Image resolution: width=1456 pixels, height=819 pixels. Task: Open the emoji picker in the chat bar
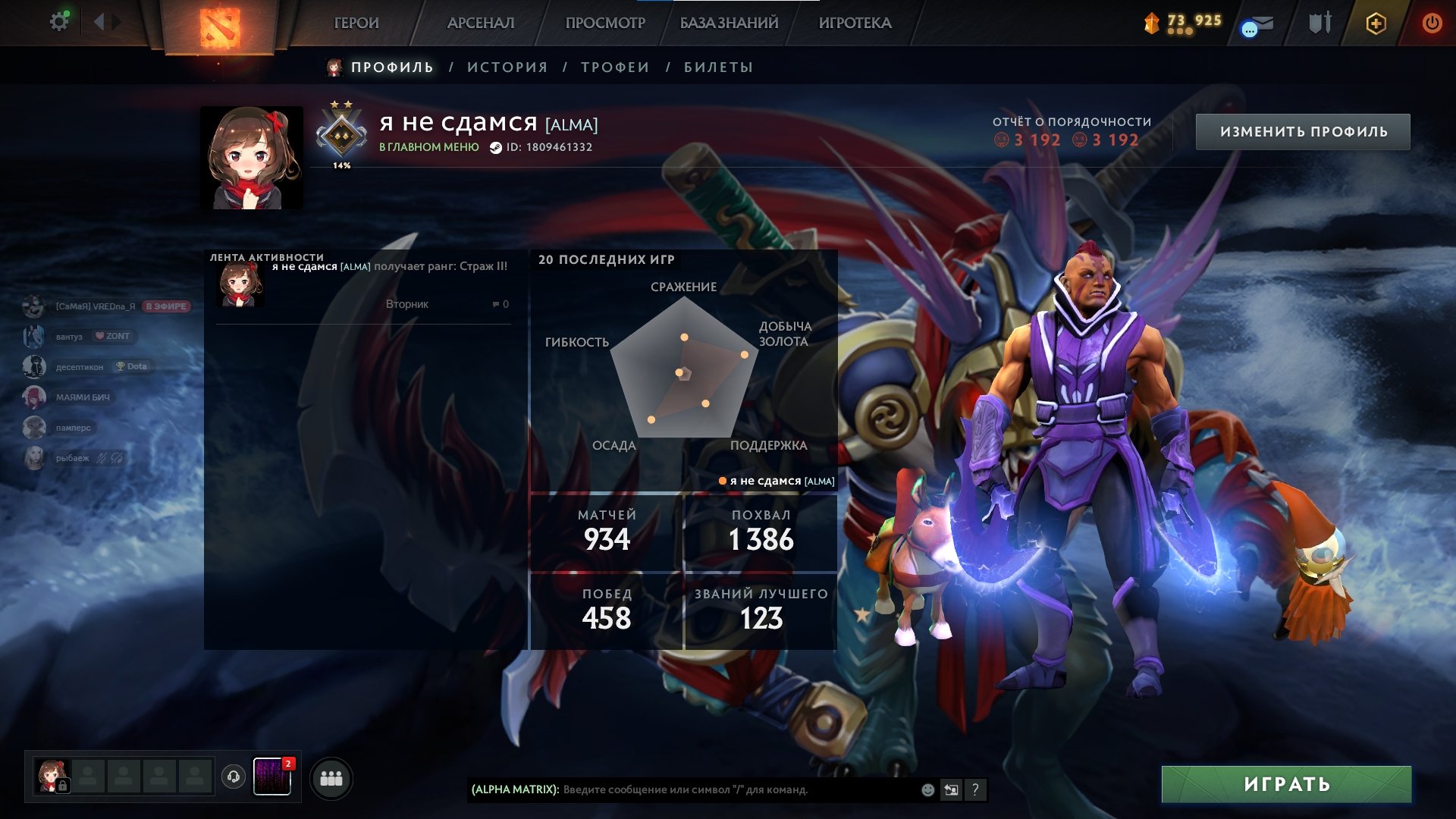pyautogui.click(x=927, y=790)
